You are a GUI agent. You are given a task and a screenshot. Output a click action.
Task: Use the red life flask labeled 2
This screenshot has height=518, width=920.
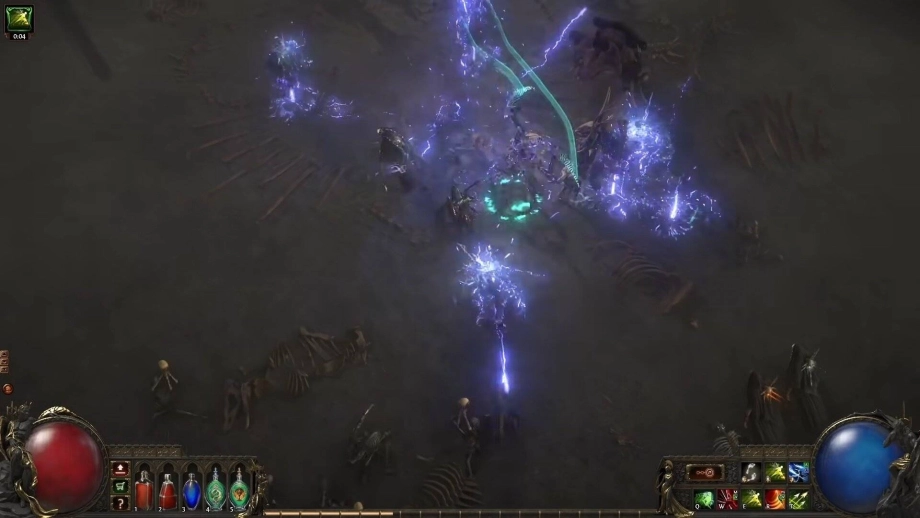(168, 490)
